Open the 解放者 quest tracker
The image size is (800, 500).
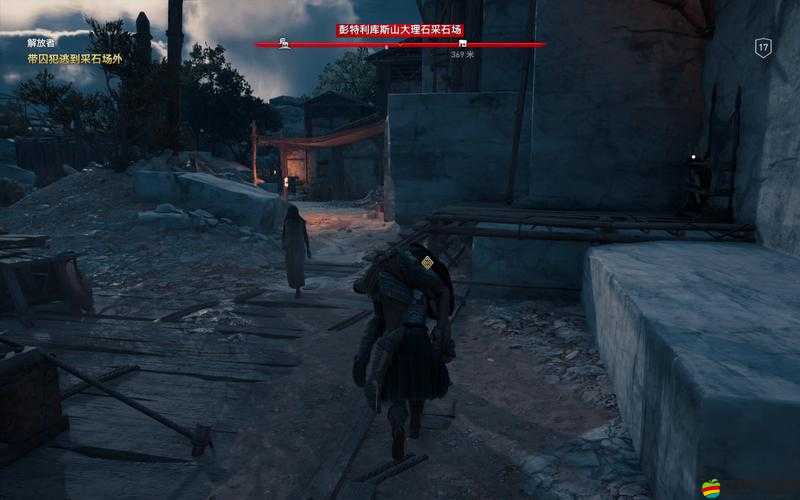point(40,43)
